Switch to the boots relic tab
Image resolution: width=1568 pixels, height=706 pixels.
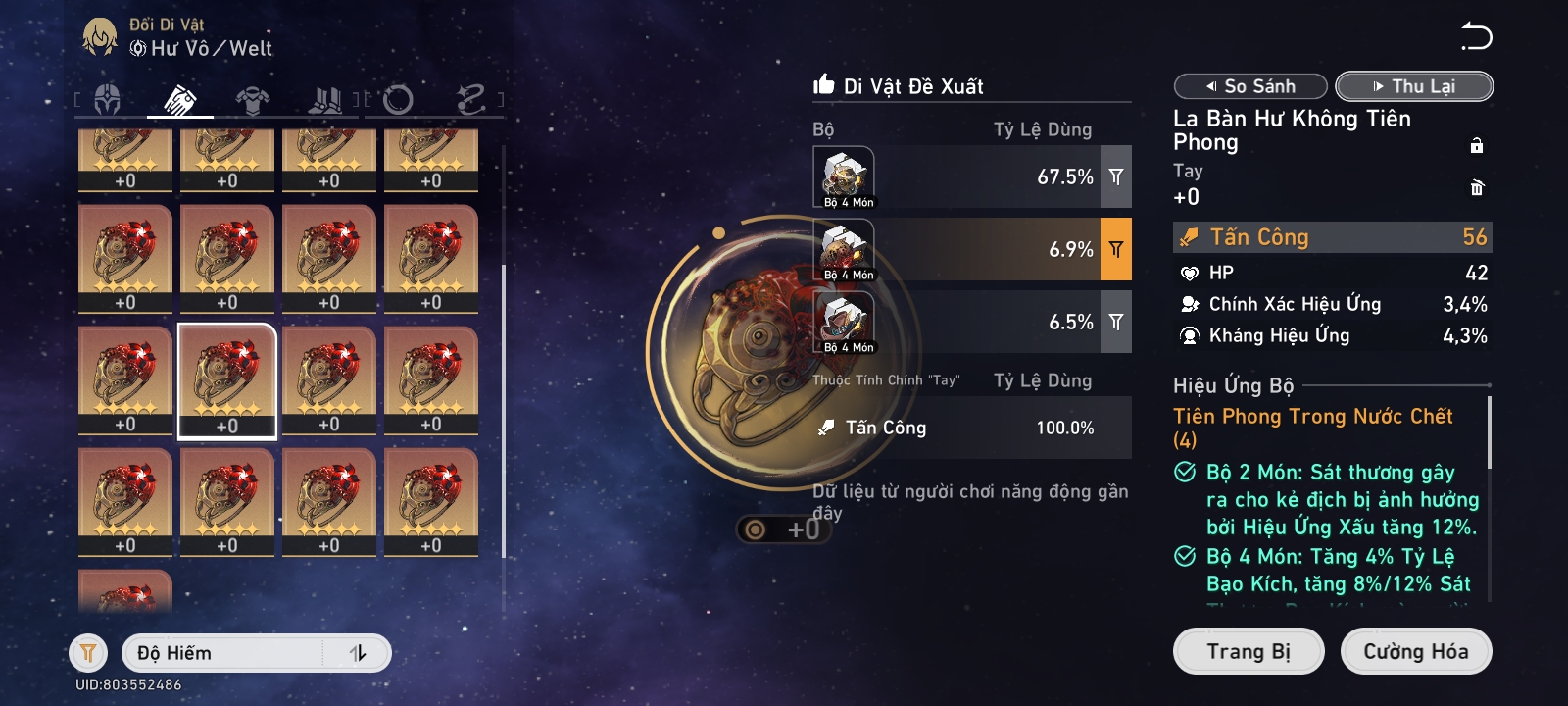325,99
